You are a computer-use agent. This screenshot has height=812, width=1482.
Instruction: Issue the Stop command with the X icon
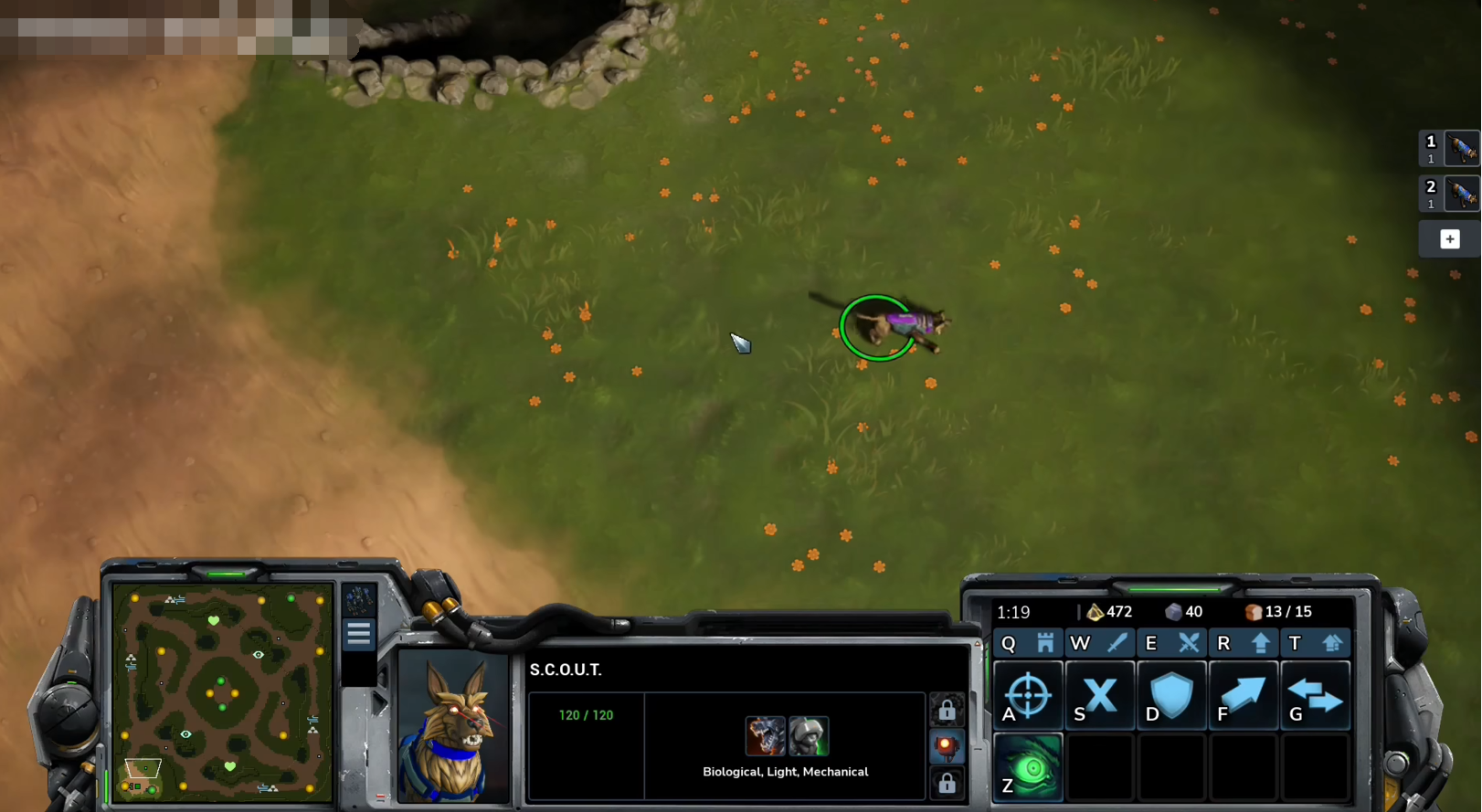pyautogui.click(x=1099, y=696)
